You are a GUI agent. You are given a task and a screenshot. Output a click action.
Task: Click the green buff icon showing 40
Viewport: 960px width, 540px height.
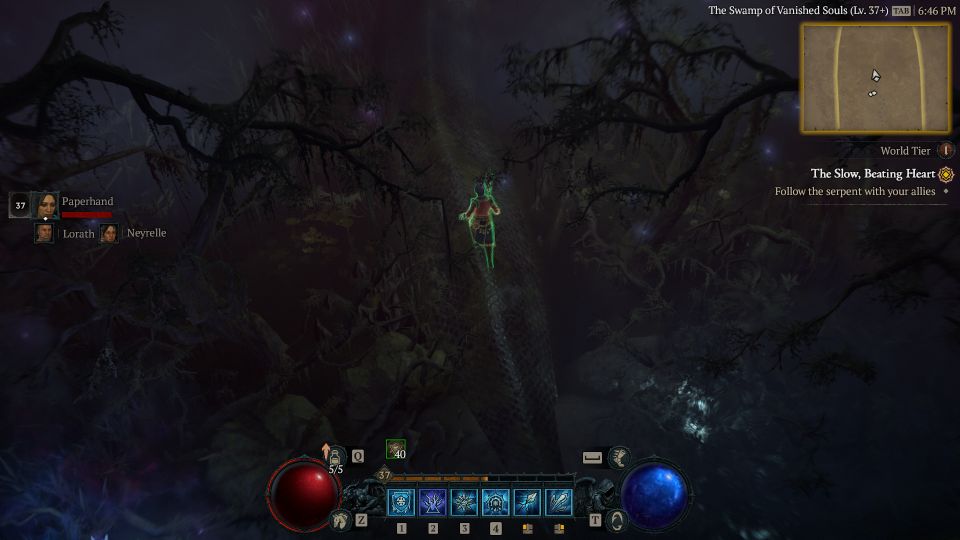click(x=396, y=450)
